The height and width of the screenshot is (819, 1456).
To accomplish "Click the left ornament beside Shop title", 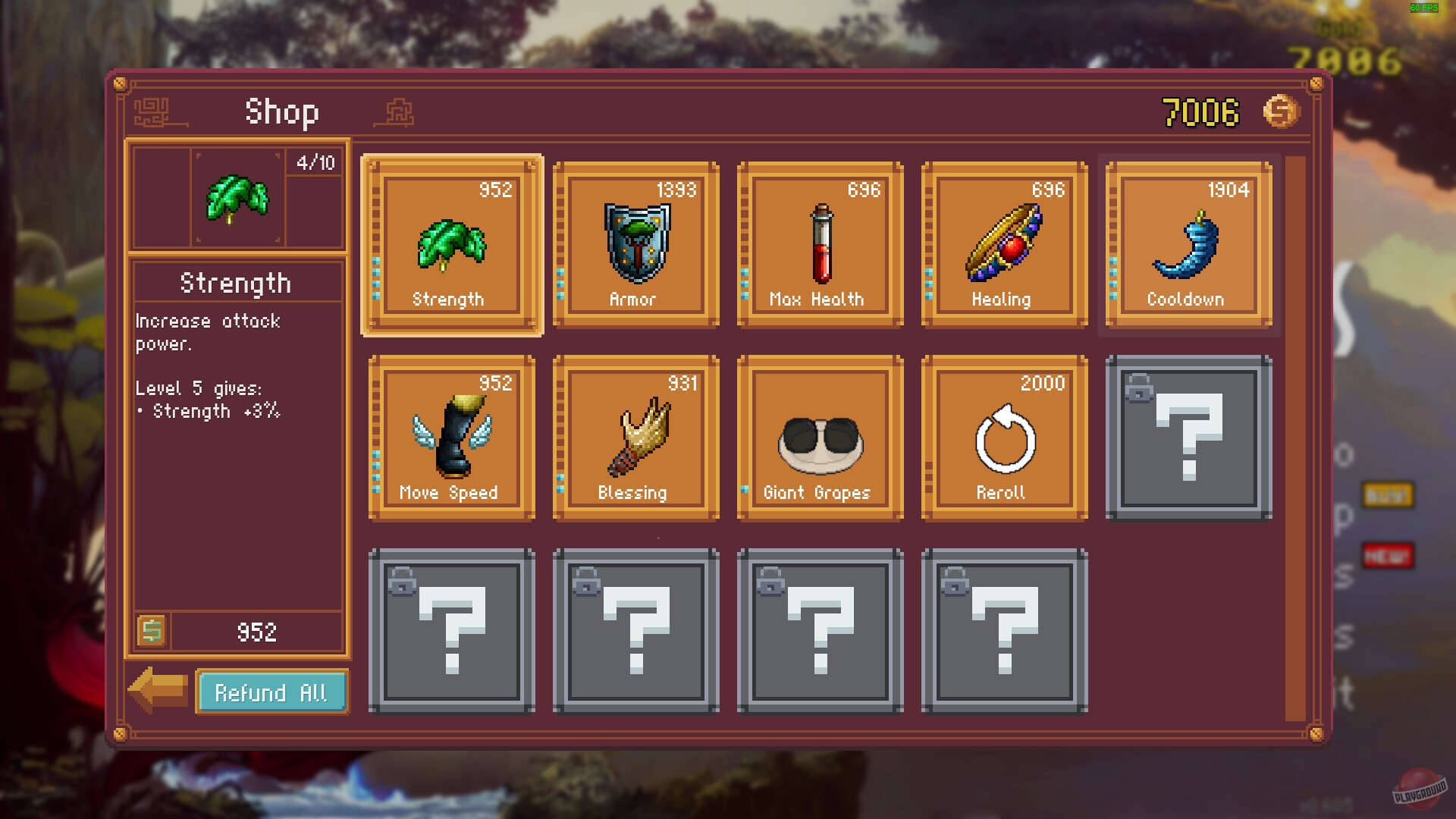I will click(x=157, y=112).
